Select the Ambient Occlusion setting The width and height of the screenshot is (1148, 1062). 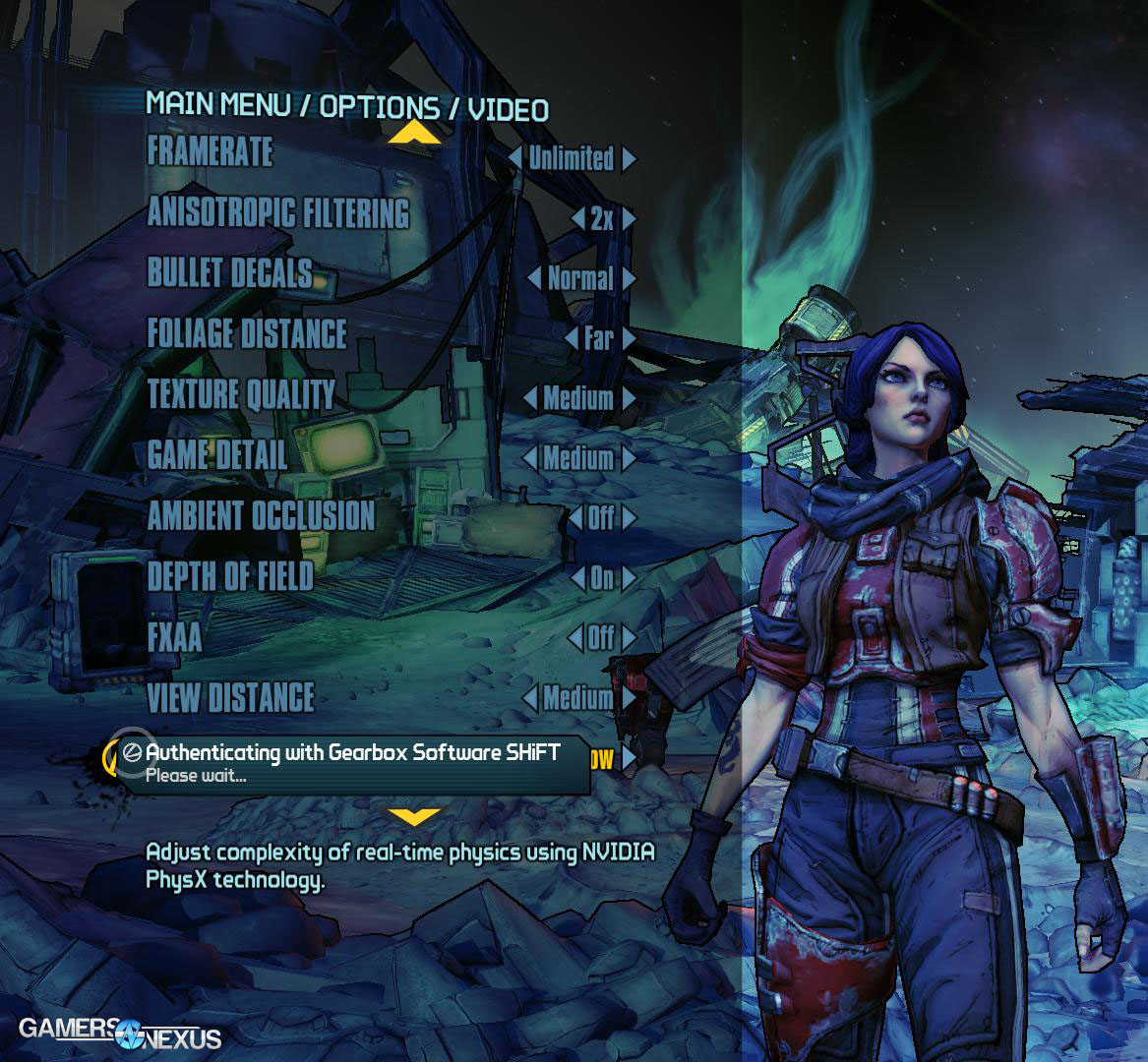[x=261, y=515]
